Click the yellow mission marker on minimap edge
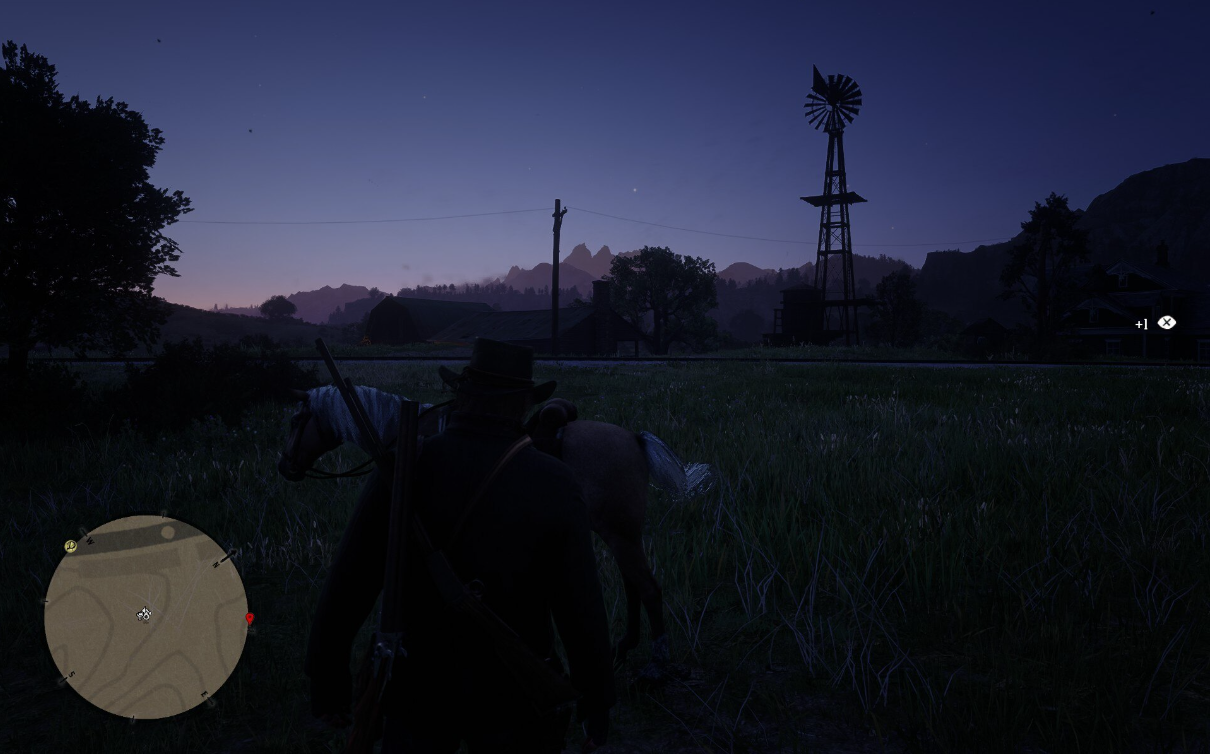Image resolution: width=1210 pixels, height=754 pixels. [70, 546]
